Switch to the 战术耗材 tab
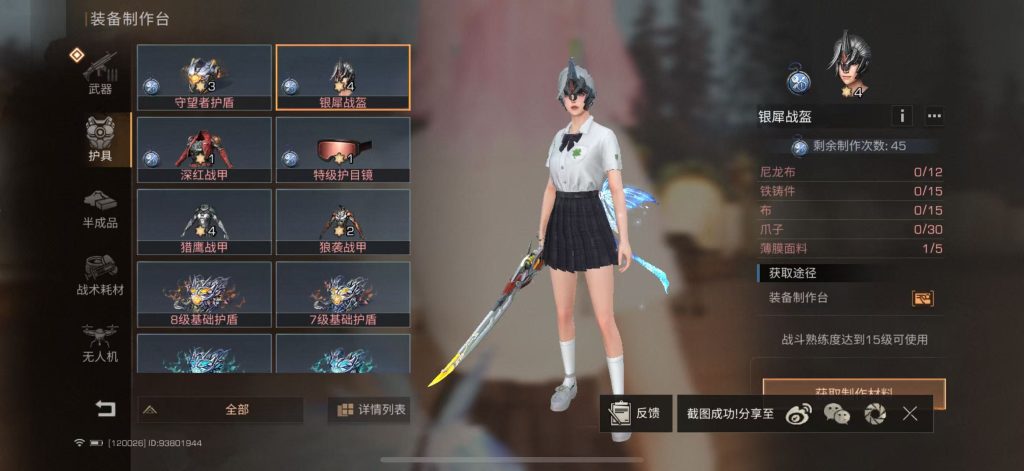The height and width of the screenshot is (471, 1024). point(100,275)
